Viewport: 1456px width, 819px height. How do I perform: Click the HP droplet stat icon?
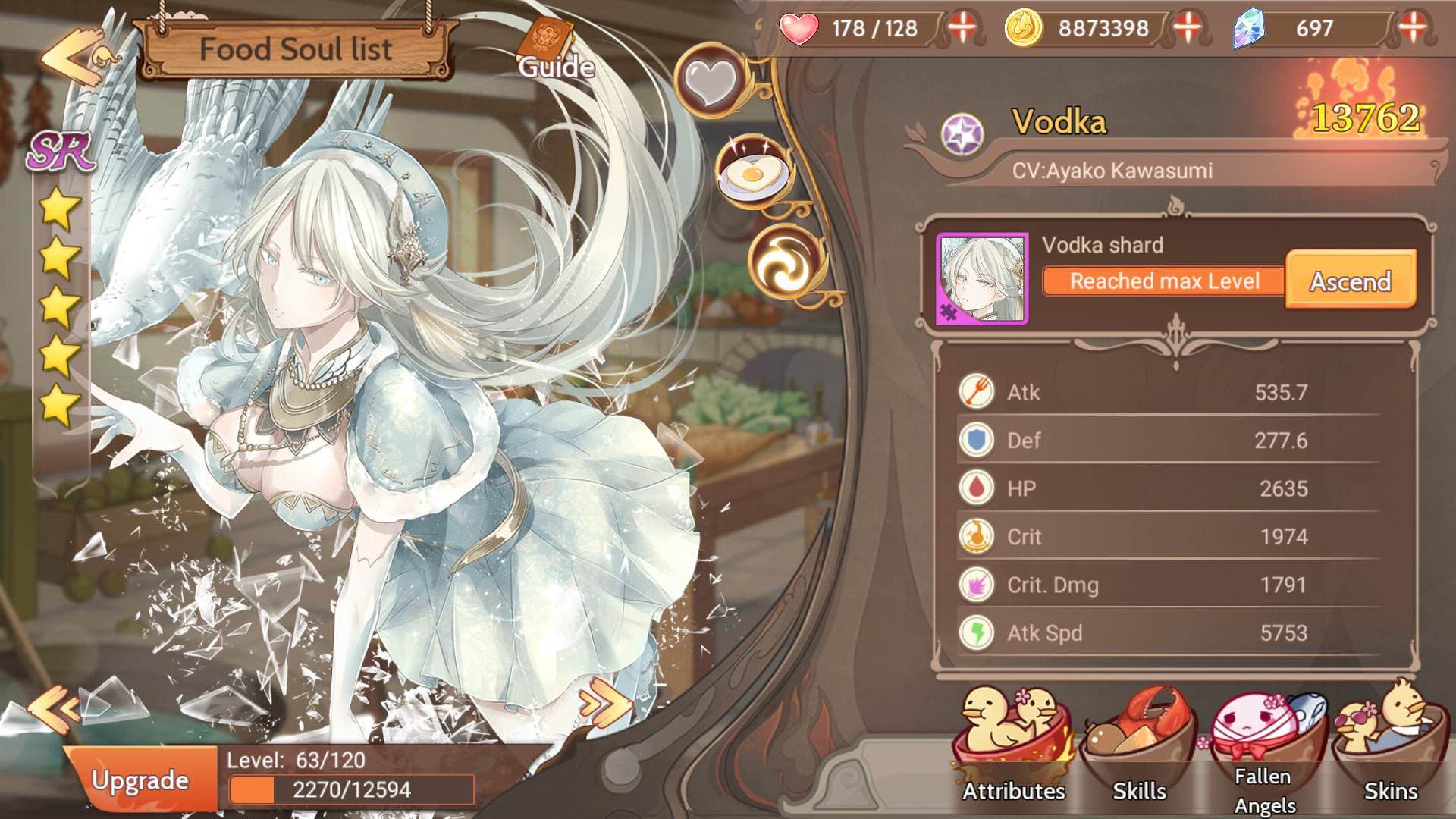pos(977,488)
